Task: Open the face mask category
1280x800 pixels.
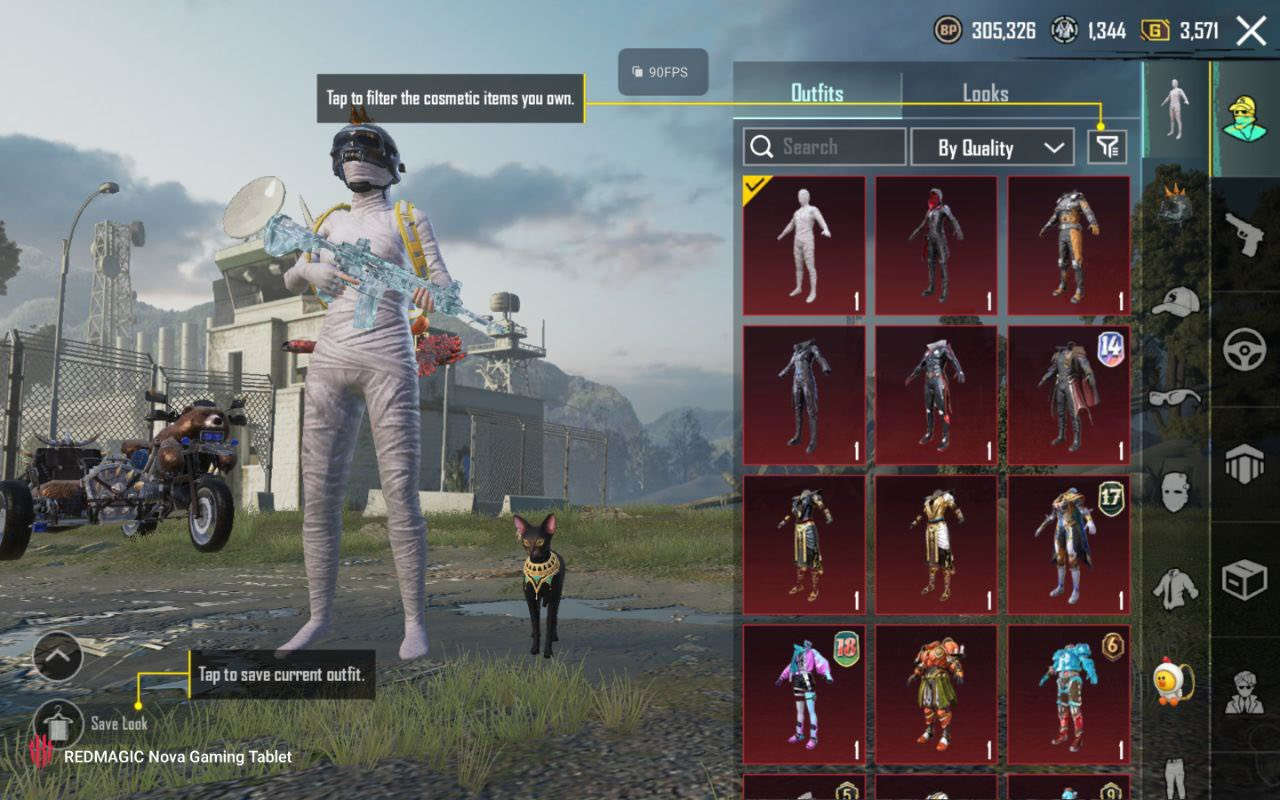Action: [x=1175, y=490]
